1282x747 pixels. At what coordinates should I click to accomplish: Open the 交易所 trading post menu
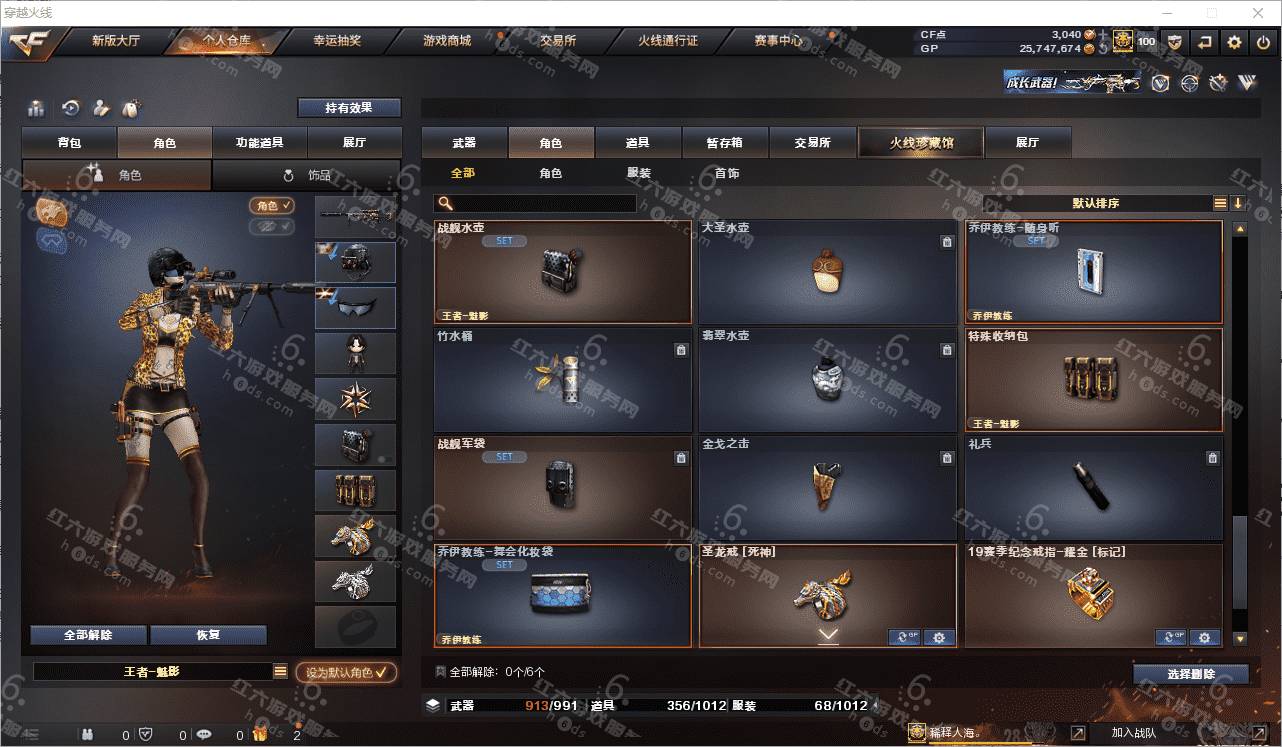(557, 41)
